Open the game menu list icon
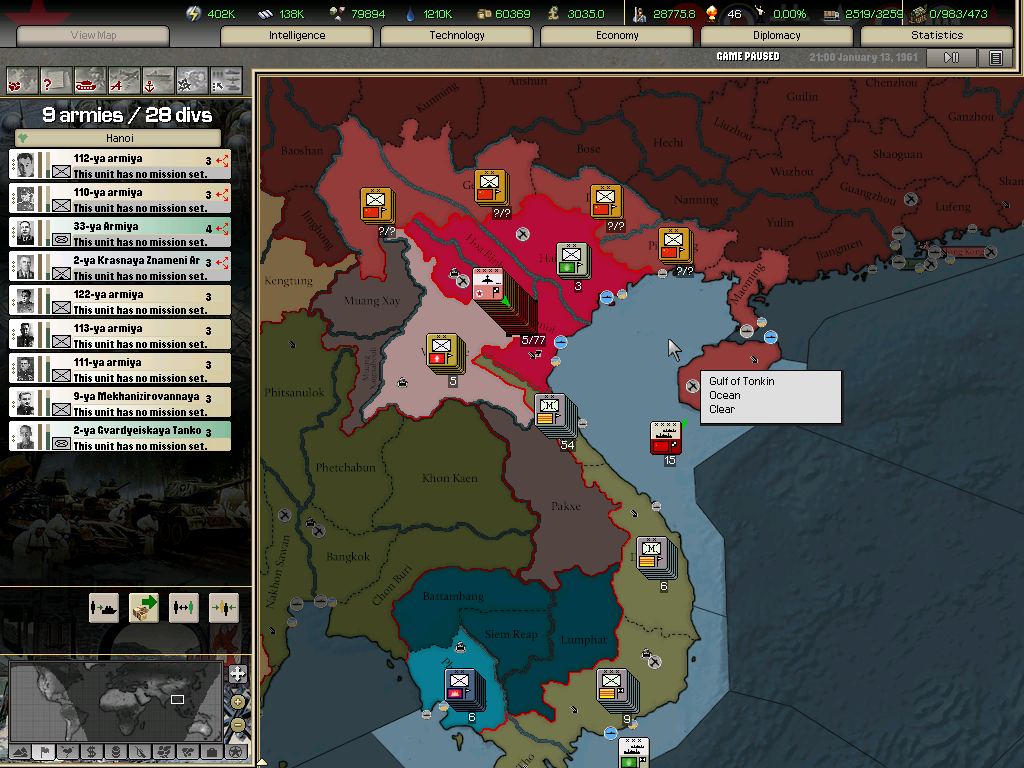Image resolution: width=1024 pixels, height=768 pixels. pos(995,58)
